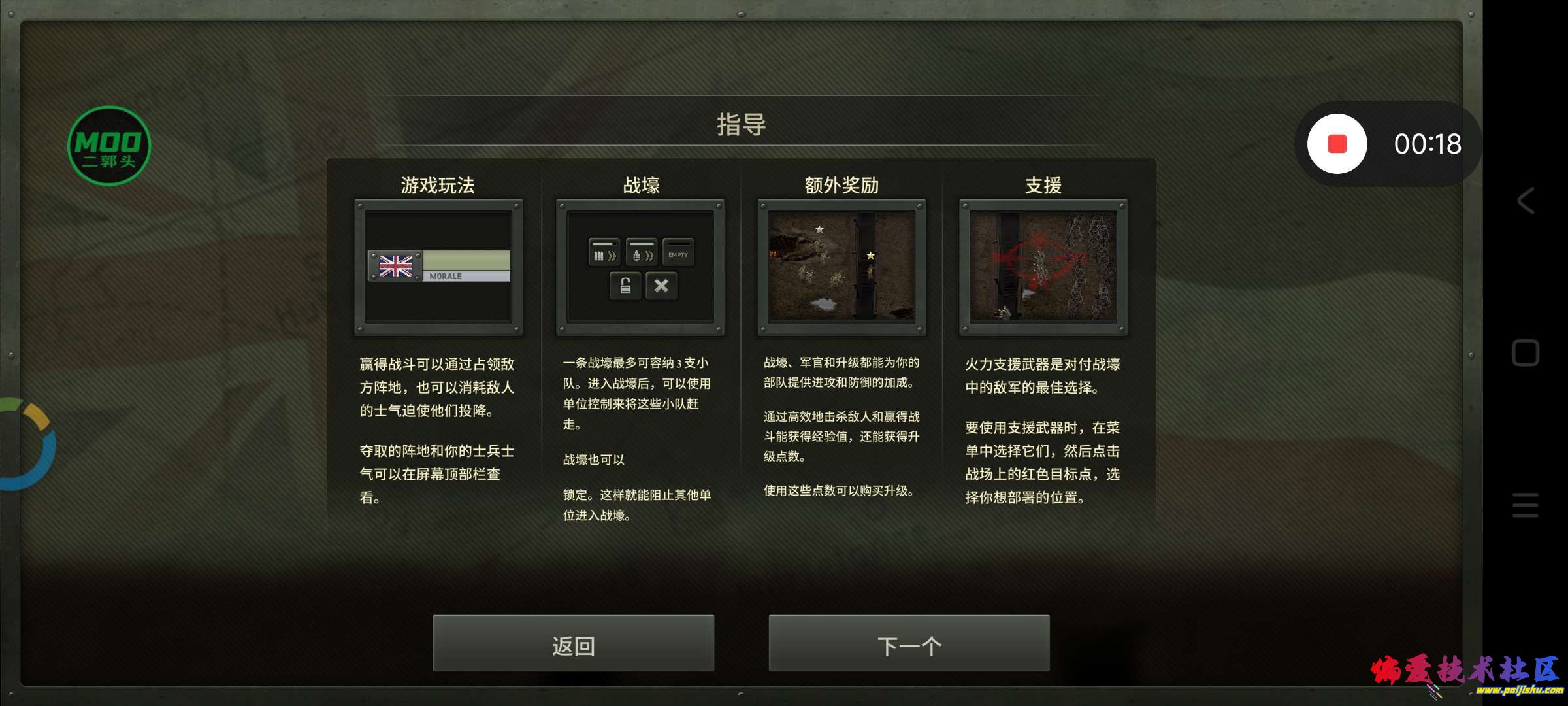1568x706 pixels.
Task: Select the EMPTY trench slot icon
Action: click(678, 254)
